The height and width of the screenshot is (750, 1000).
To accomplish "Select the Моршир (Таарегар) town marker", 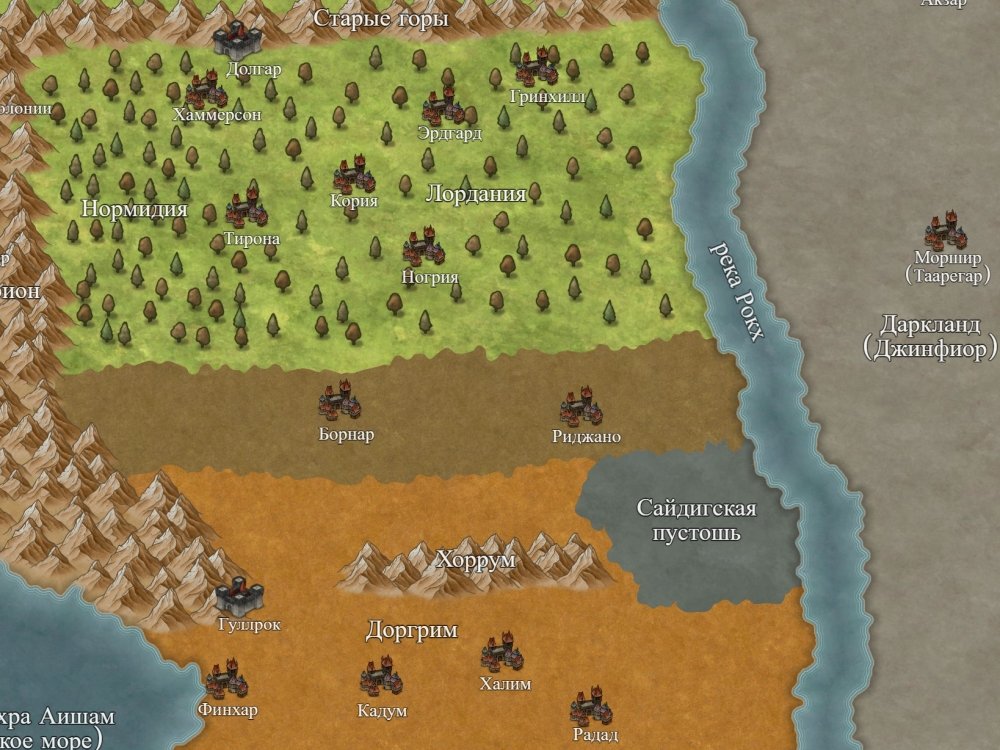I will point(946,232).
